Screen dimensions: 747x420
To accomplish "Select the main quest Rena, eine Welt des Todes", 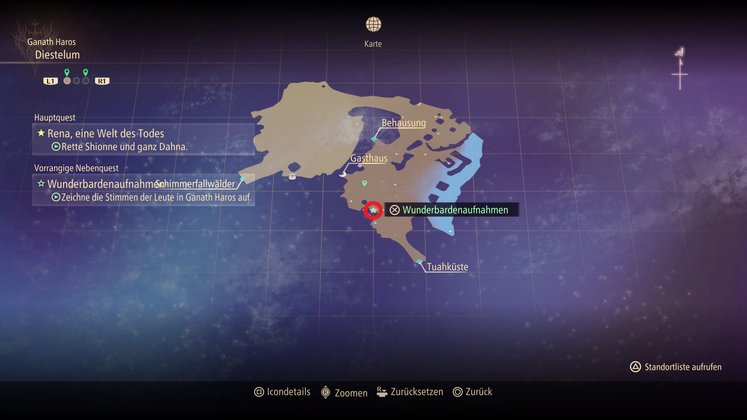I will (100, 133).
